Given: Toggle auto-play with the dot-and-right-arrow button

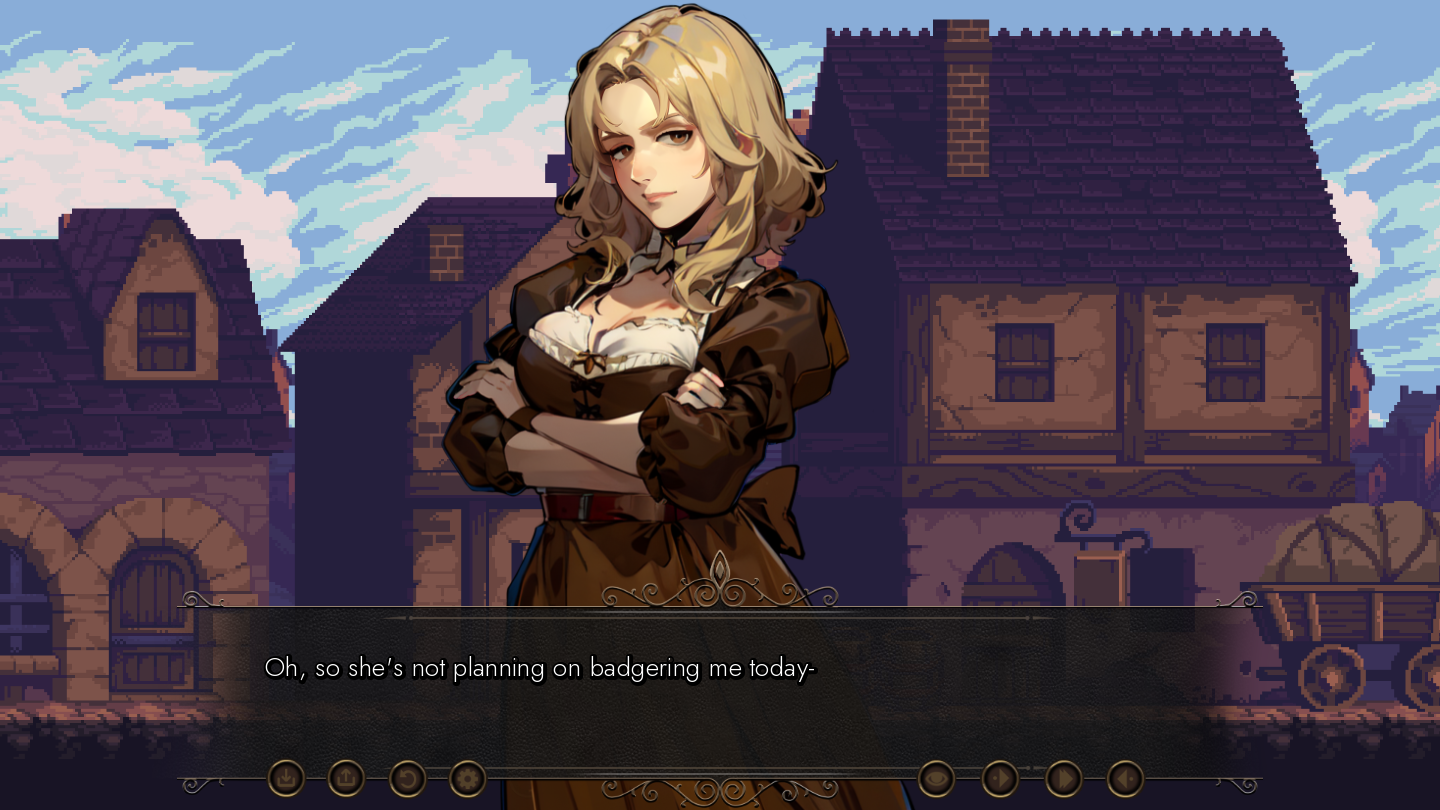Looking at the screenshot, I should tap(1000, 778).
